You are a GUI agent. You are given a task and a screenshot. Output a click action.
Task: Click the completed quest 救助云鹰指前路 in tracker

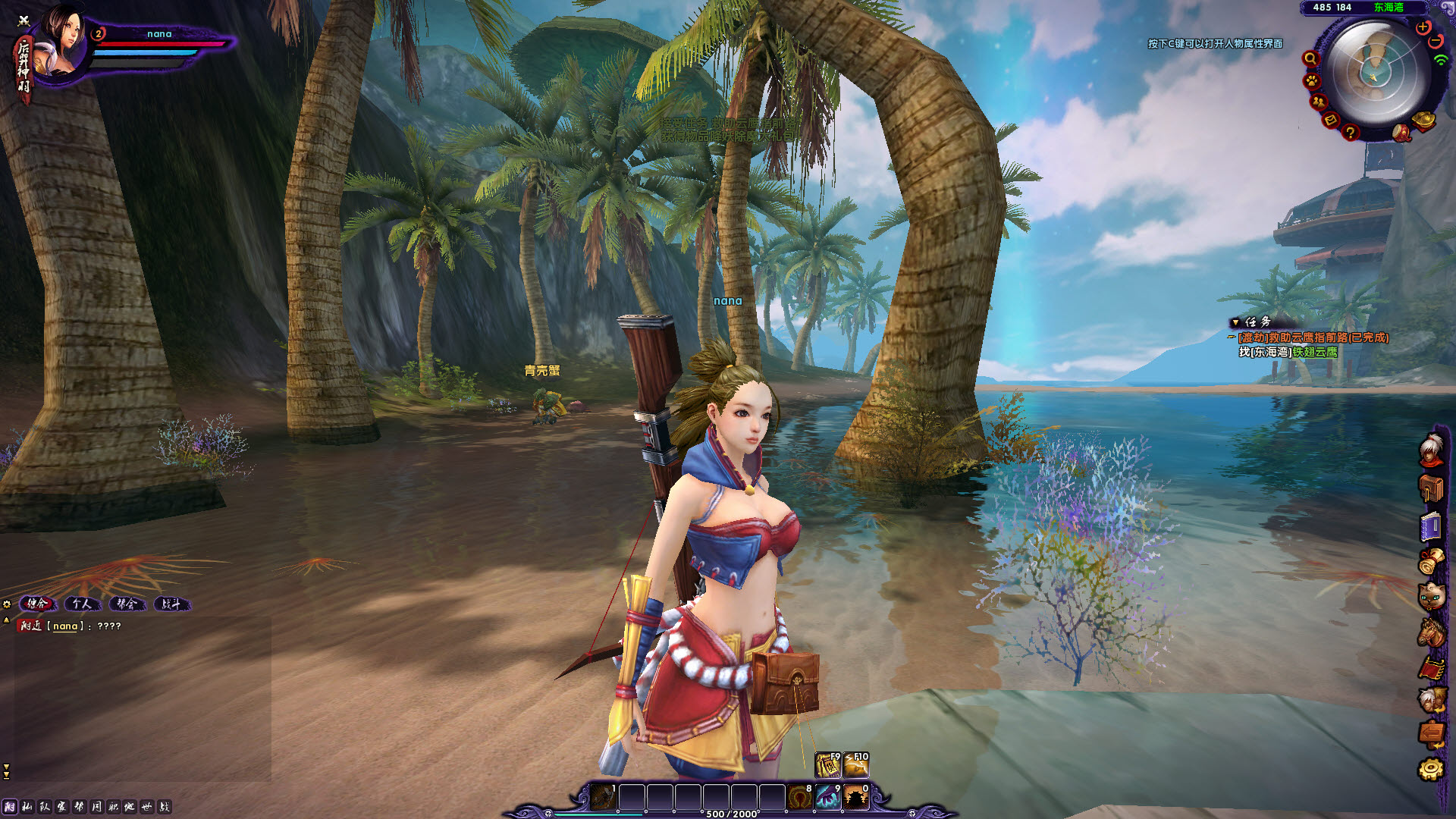pos(1313,337)
